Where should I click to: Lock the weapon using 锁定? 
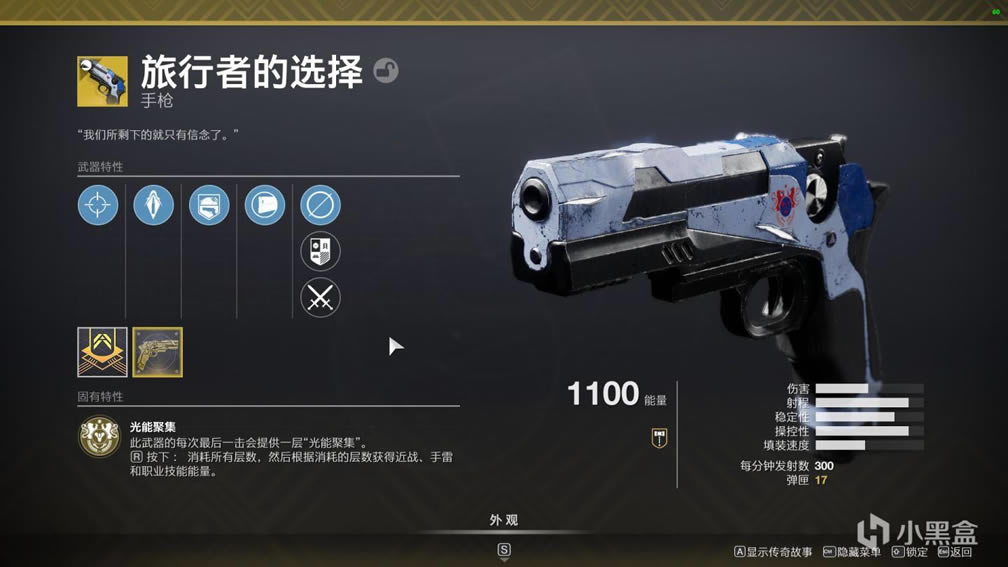pos(910,552)
